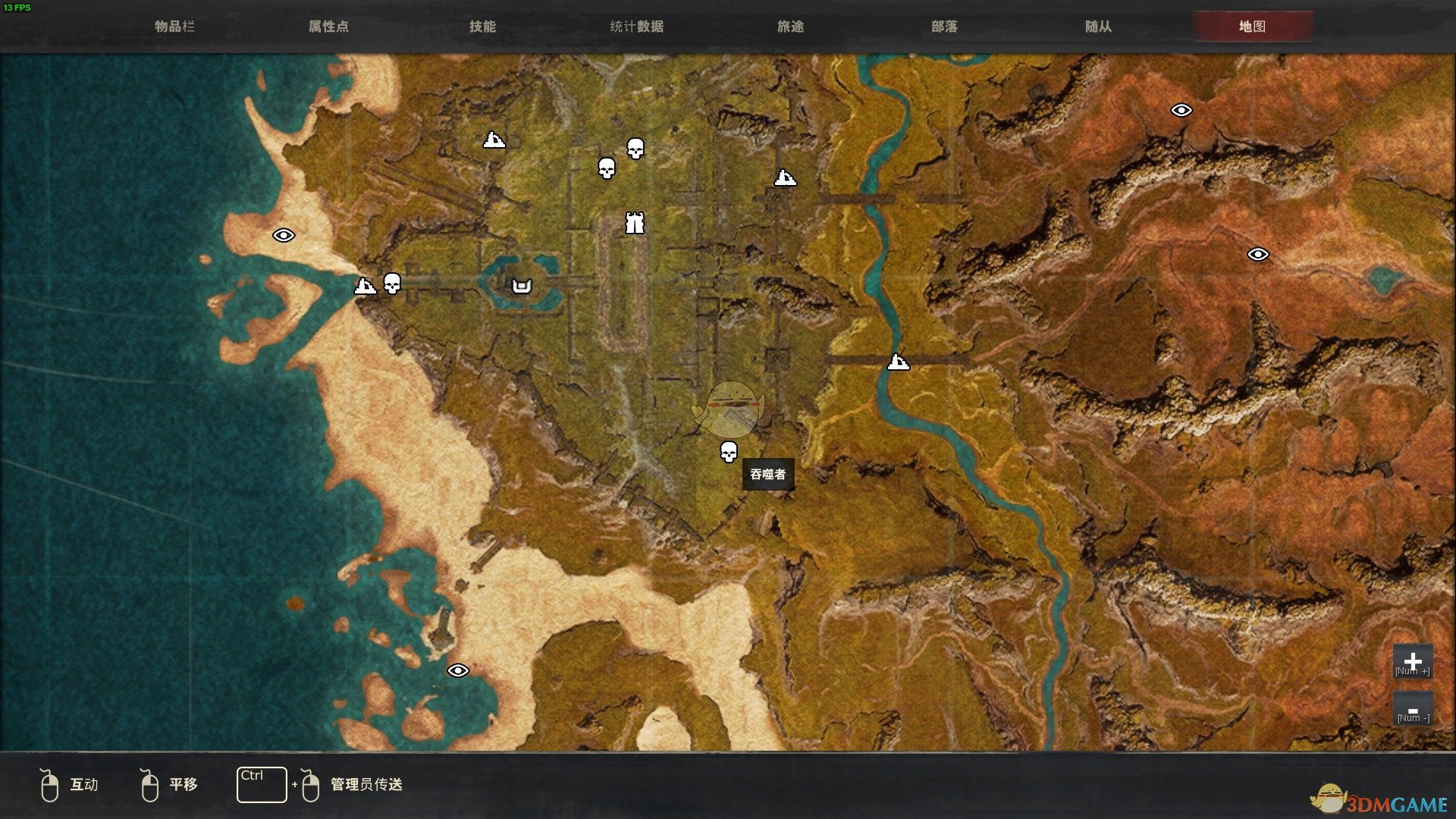Show the 统计数据 statistics tab
Image resolution: width=1456 pixels, height=819 pixels.
coord(637,27)
